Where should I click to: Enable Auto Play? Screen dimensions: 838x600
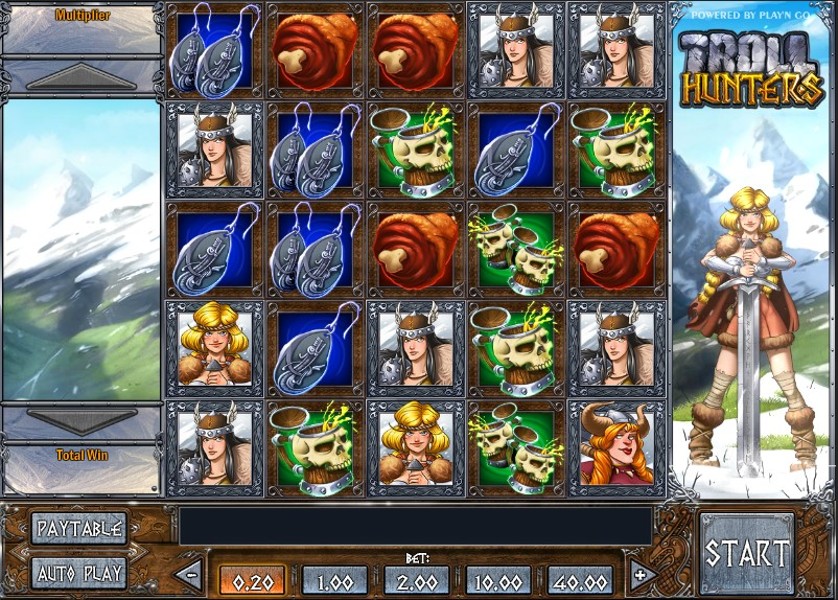point(78,573)
